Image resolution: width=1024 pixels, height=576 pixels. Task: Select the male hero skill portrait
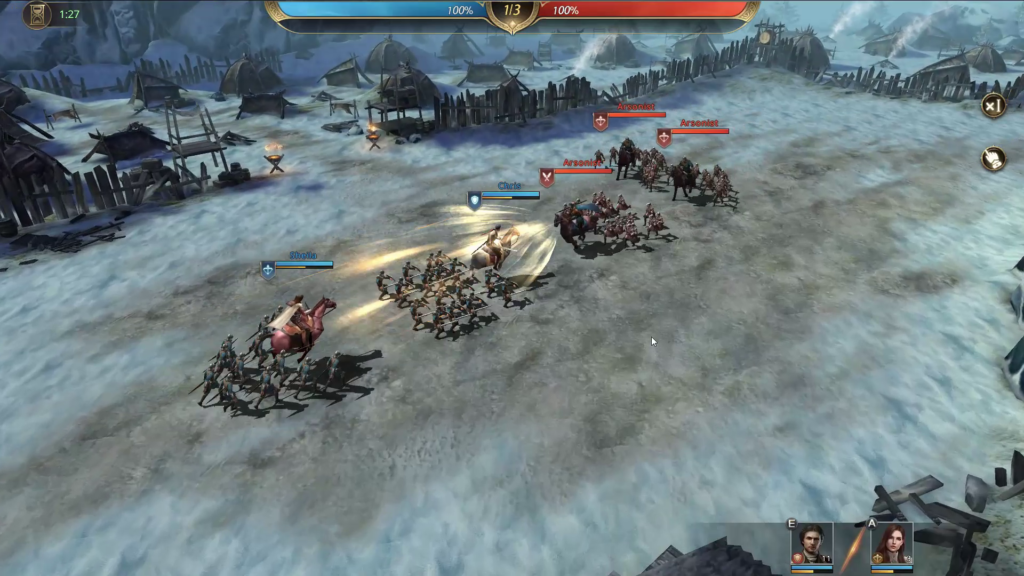click(x=812, y=543)
